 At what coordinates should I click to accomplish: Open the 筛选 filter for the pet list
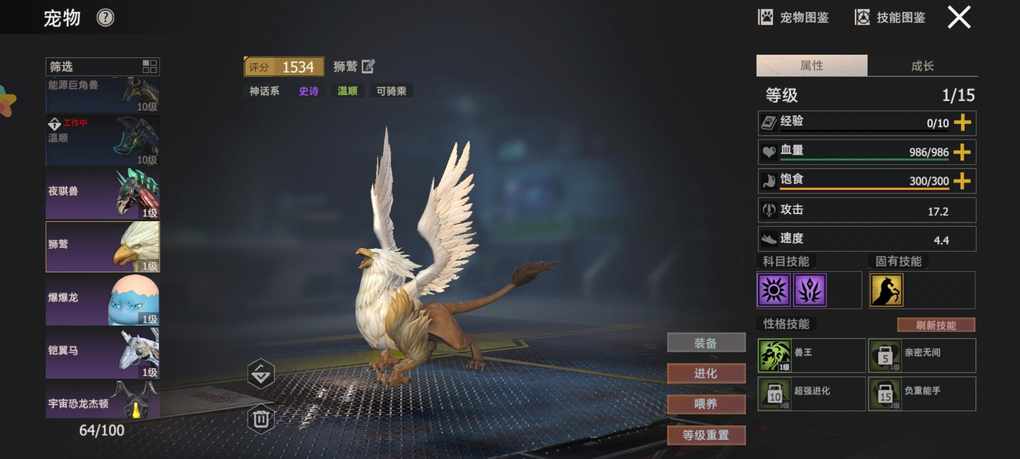point(102,67)
